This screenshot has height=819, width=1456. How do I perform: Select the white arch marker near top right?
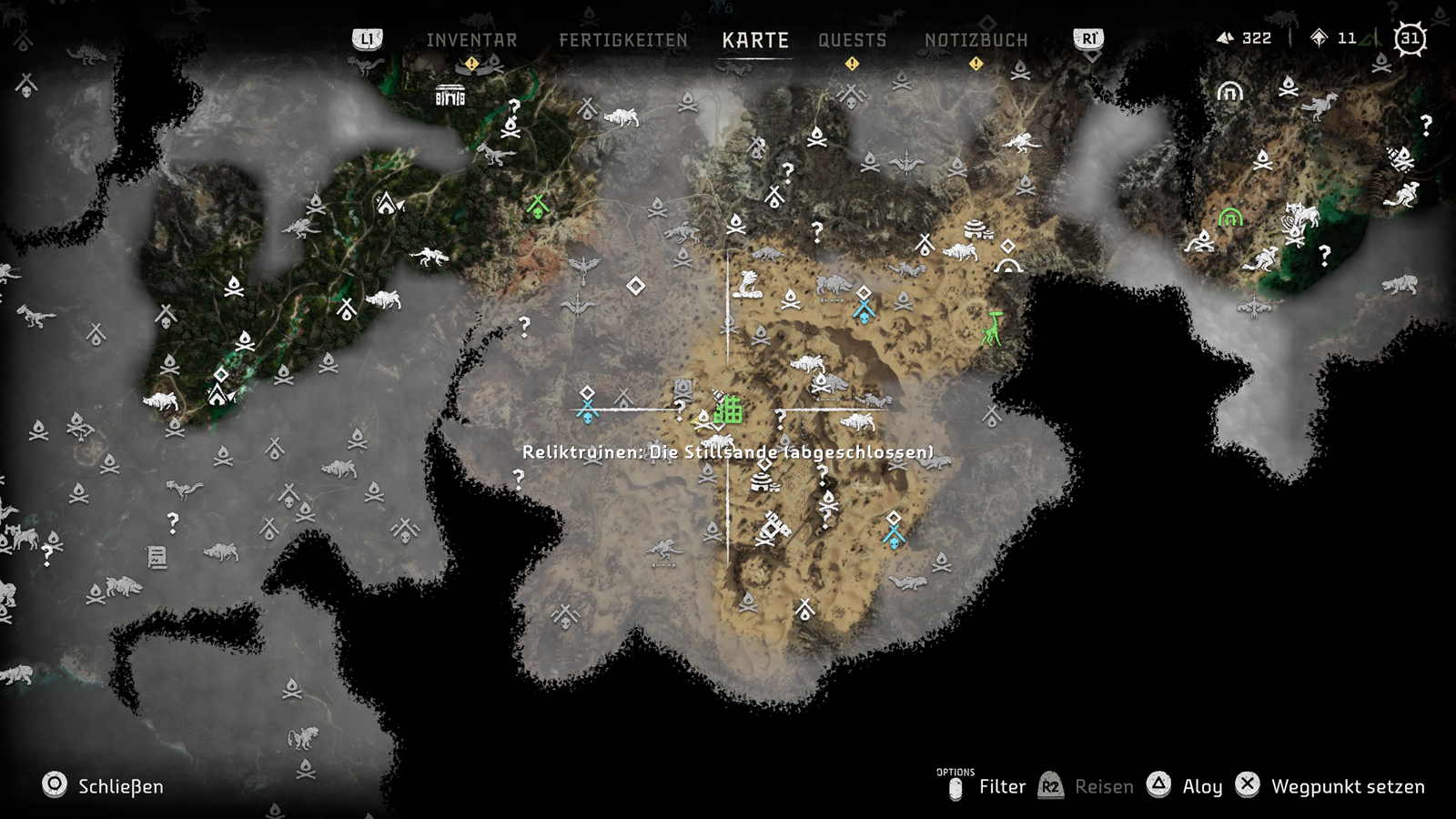(x=1229, y=91)
